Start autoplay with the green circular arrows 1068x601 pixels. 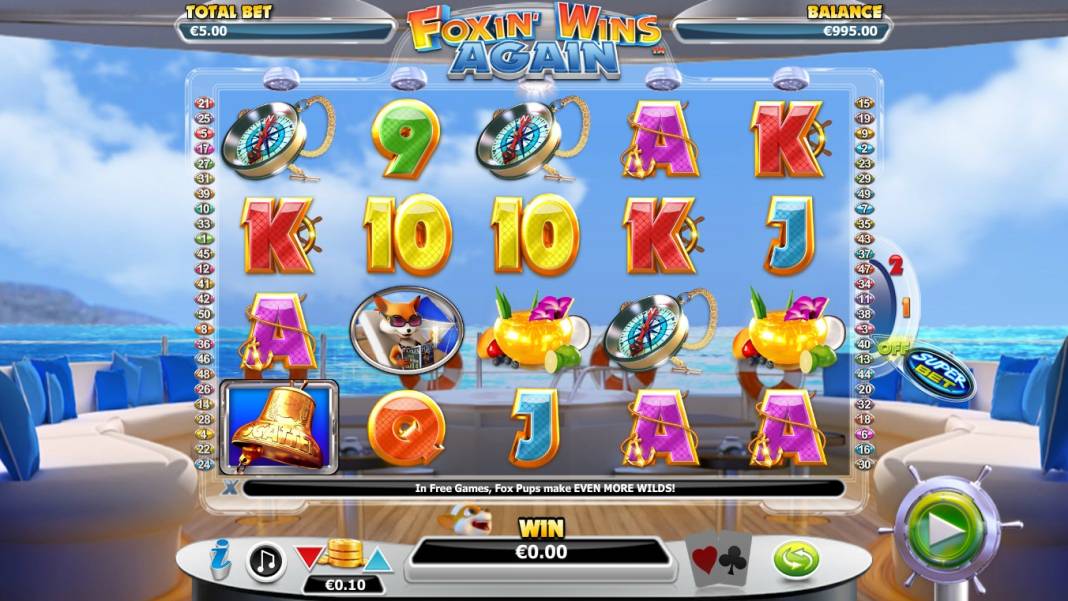[796, 559]
